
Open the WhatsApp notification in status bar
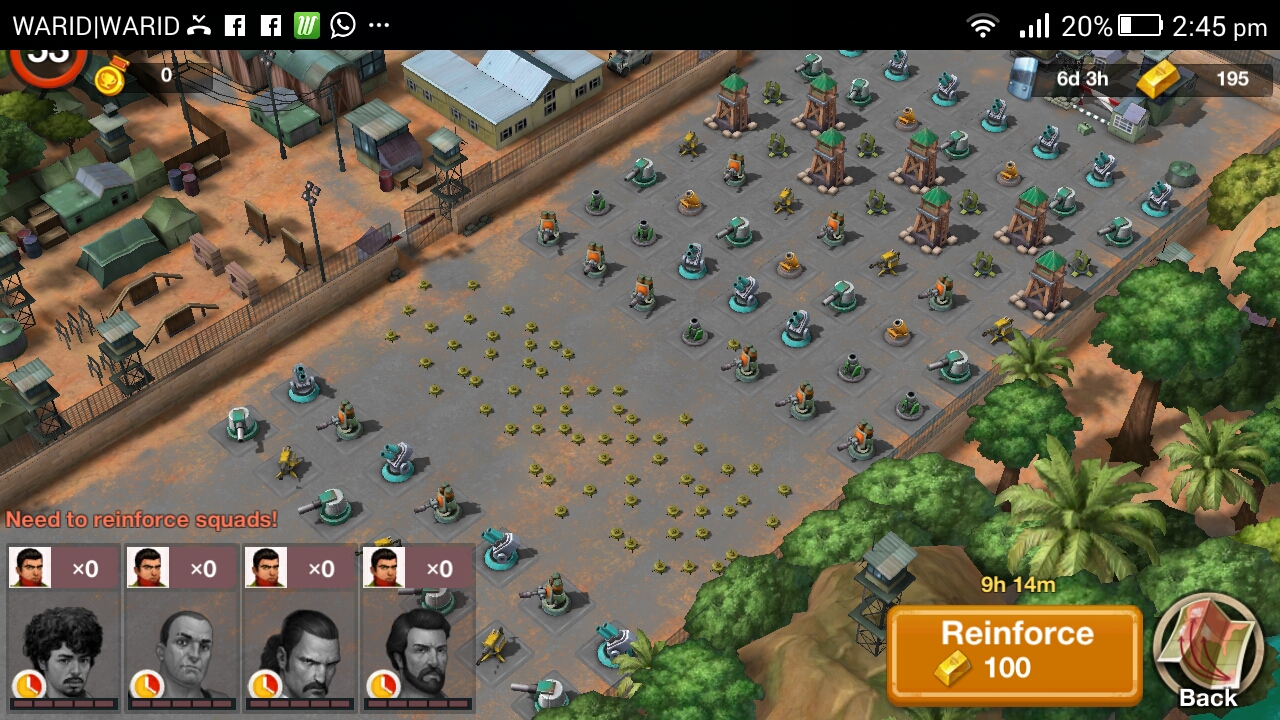343,25
